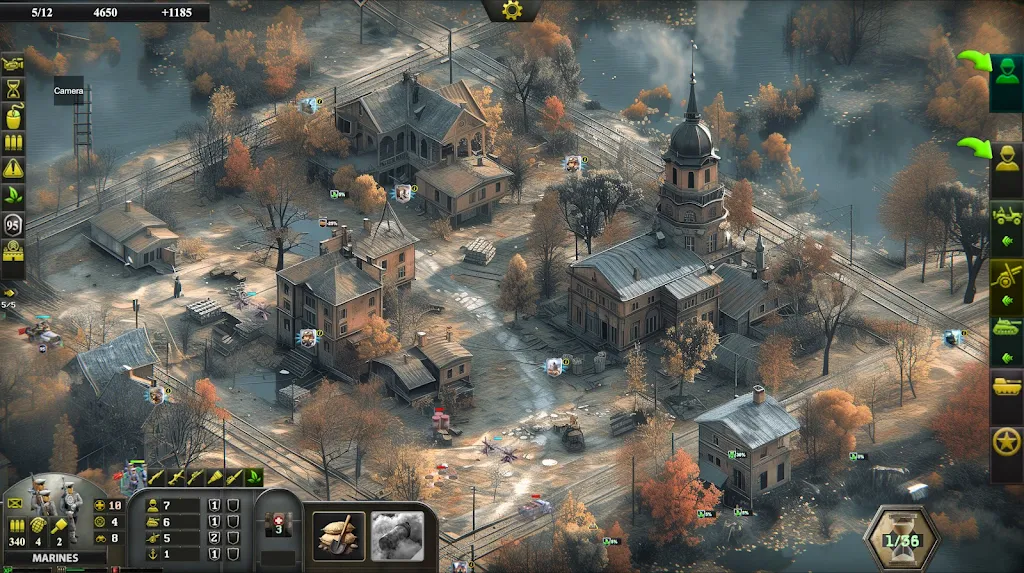Use the smoke grenade ability

point(397,536)
